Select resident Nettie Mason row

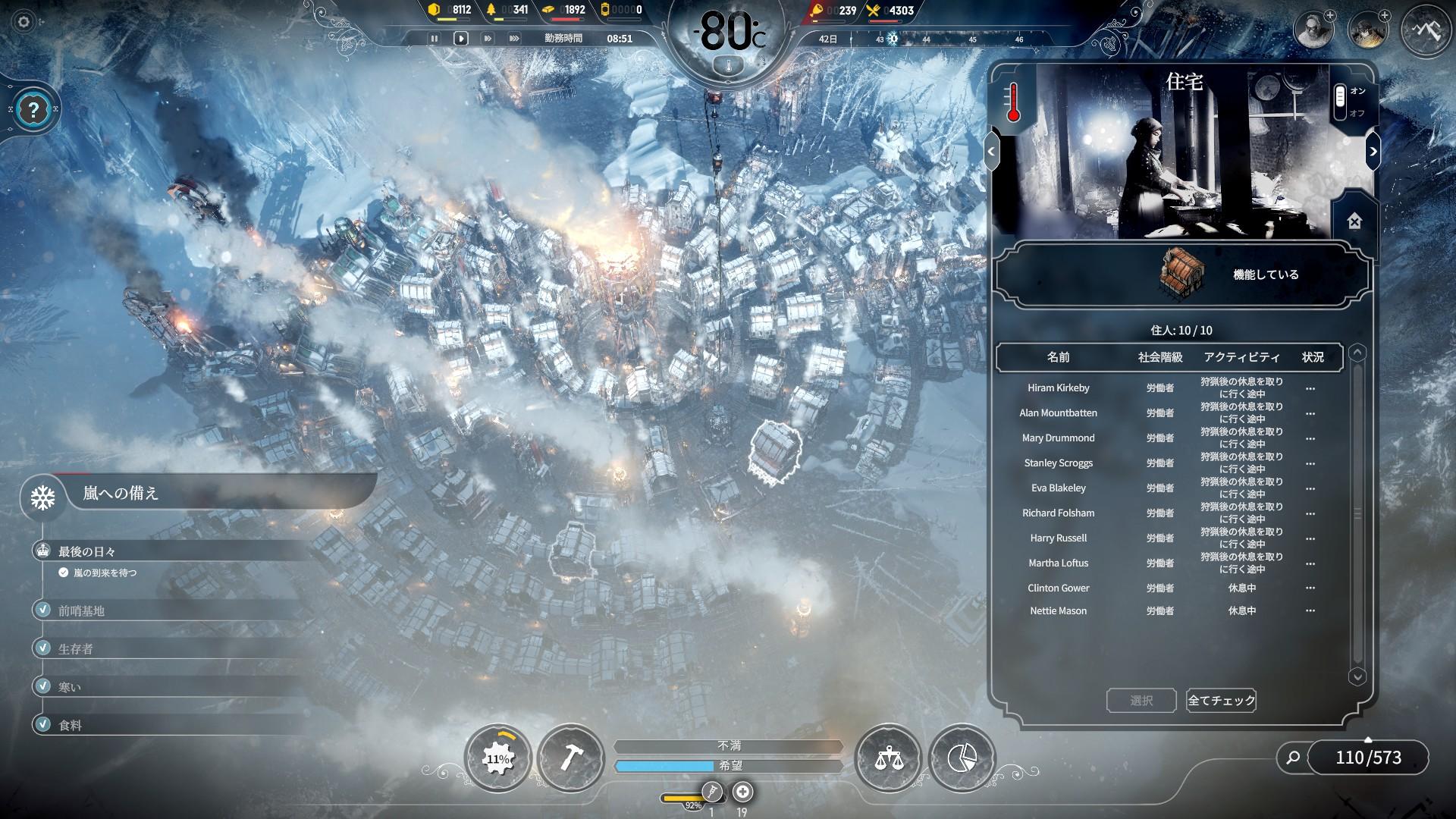[x=1058, y=610]
